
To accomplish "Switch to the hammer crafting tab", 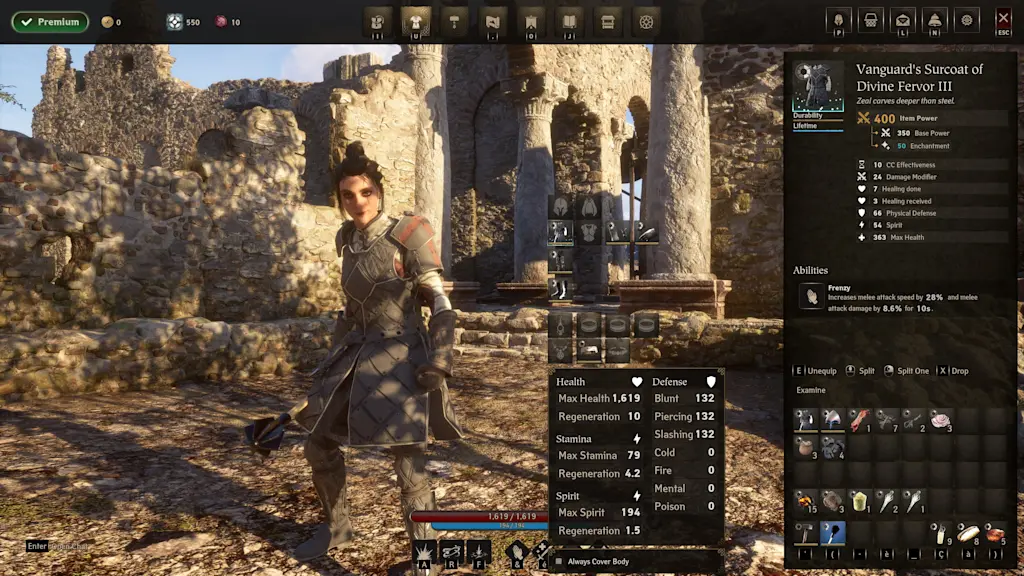I will pos(454,20).
